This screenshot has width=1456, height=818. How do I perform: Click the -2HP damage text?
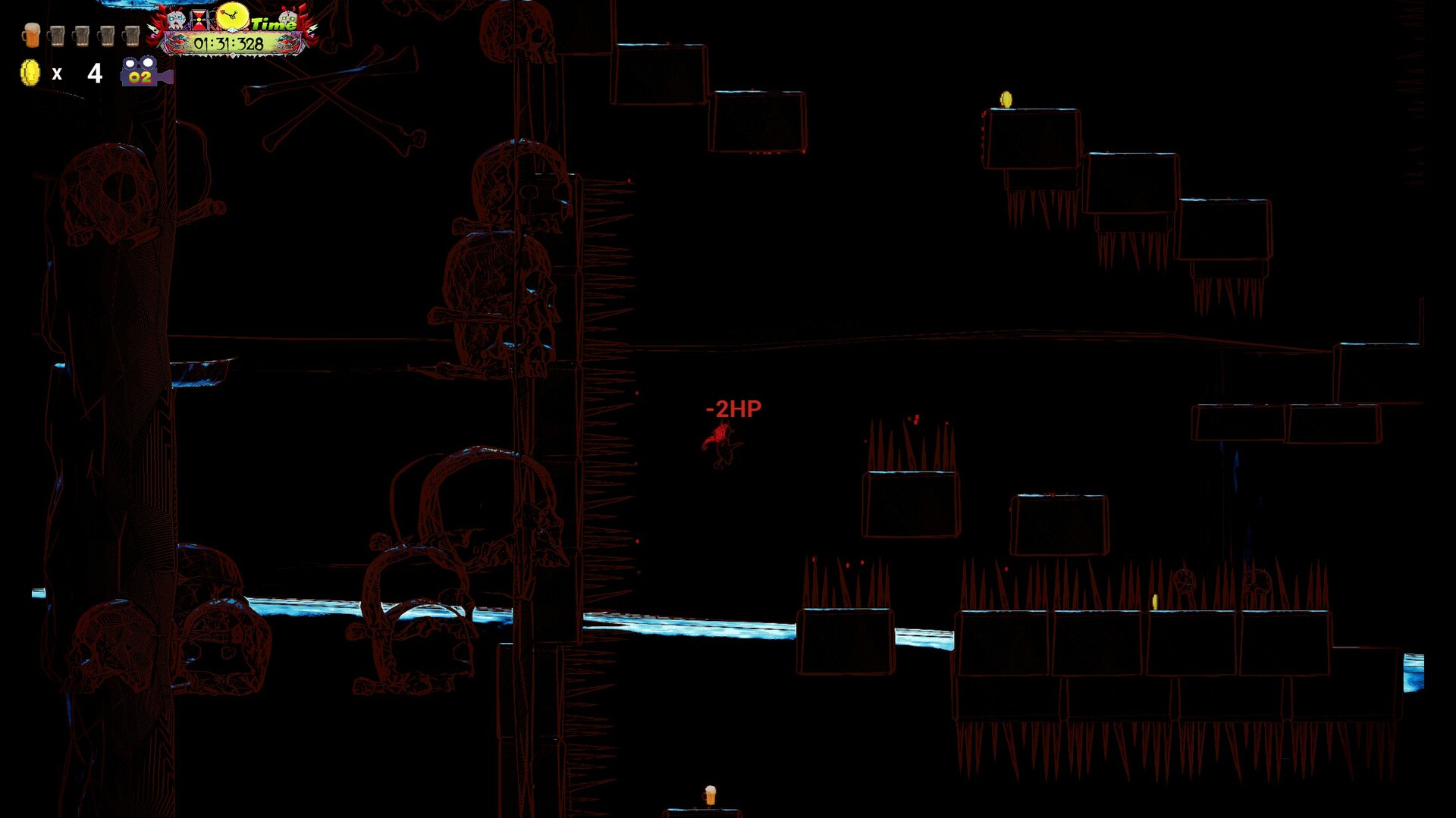point(733,407)
